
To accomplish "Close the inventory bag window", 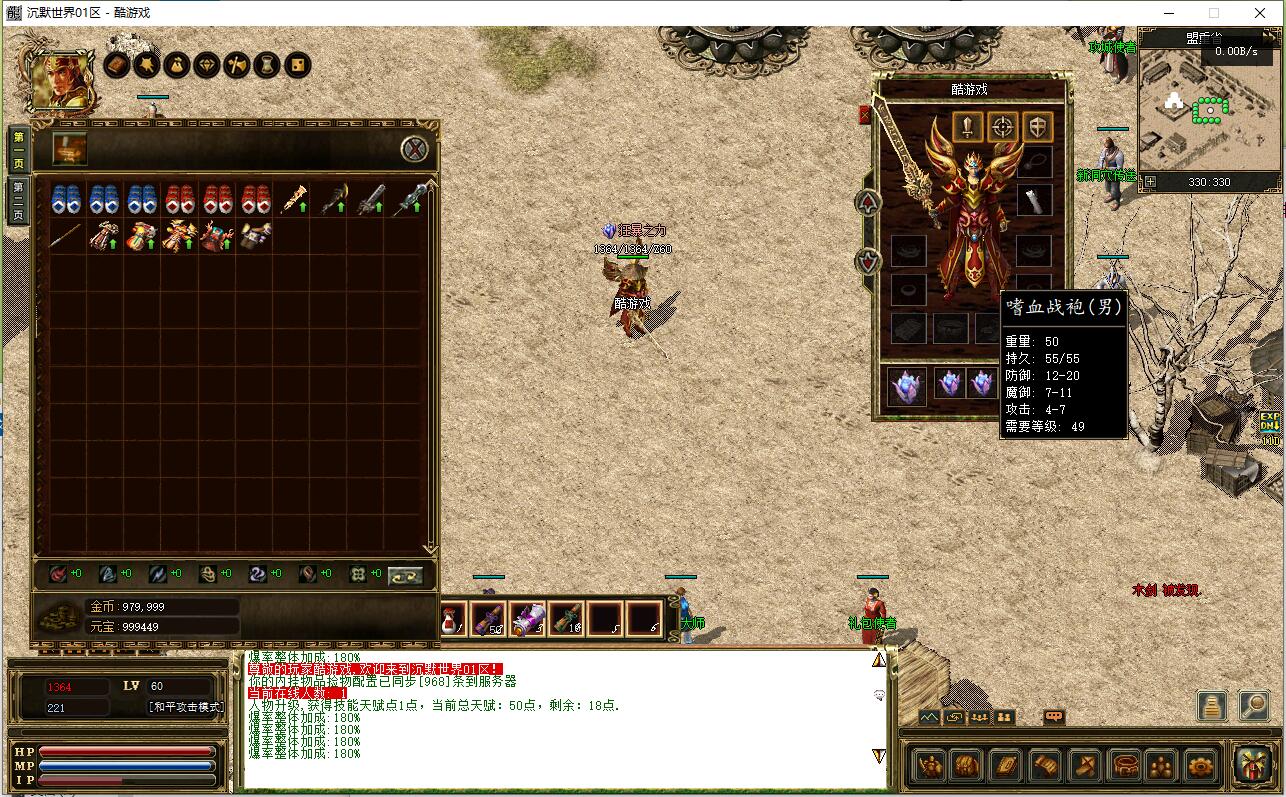I will click(415, 149).
